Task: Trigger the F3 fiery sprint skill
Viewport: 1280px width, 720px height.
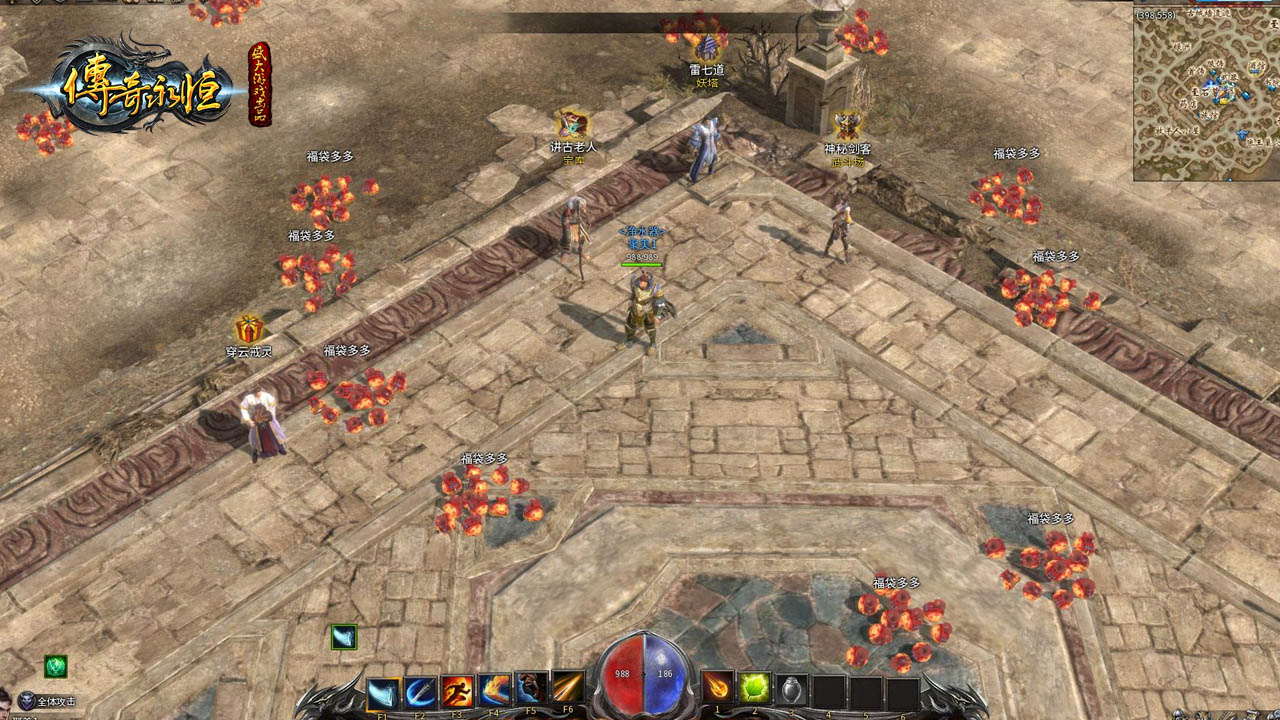Action: click(x=457, y=691)
